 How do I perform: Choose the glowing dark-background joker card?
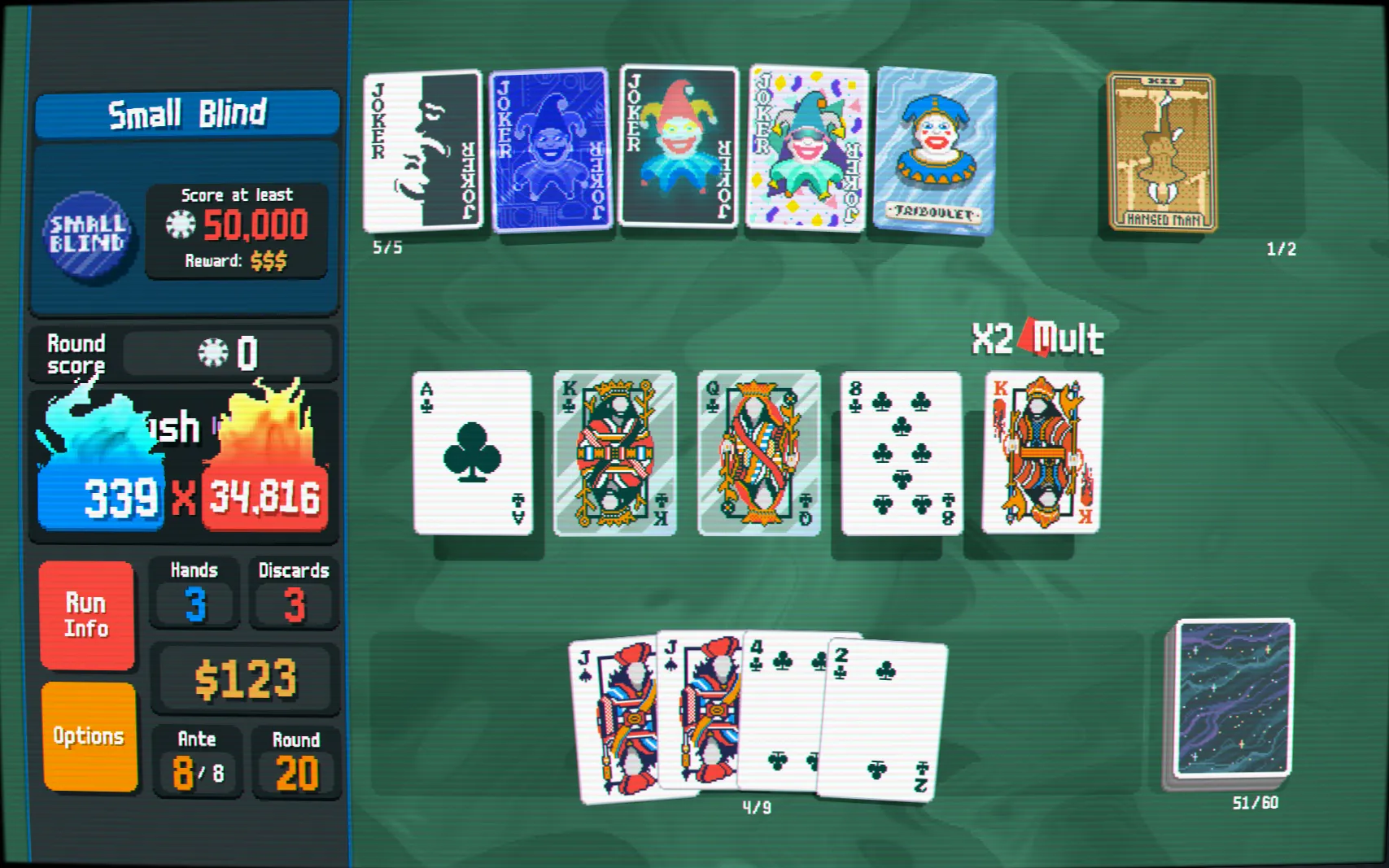click(x=678, y=146)
